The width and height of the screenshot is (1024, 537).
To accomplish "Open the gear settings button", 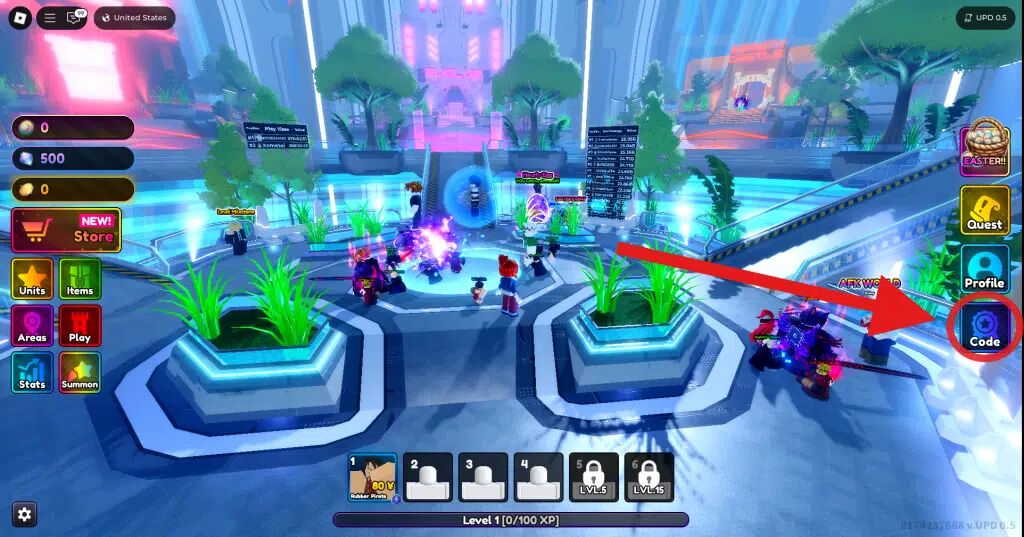I will (25, 514).
